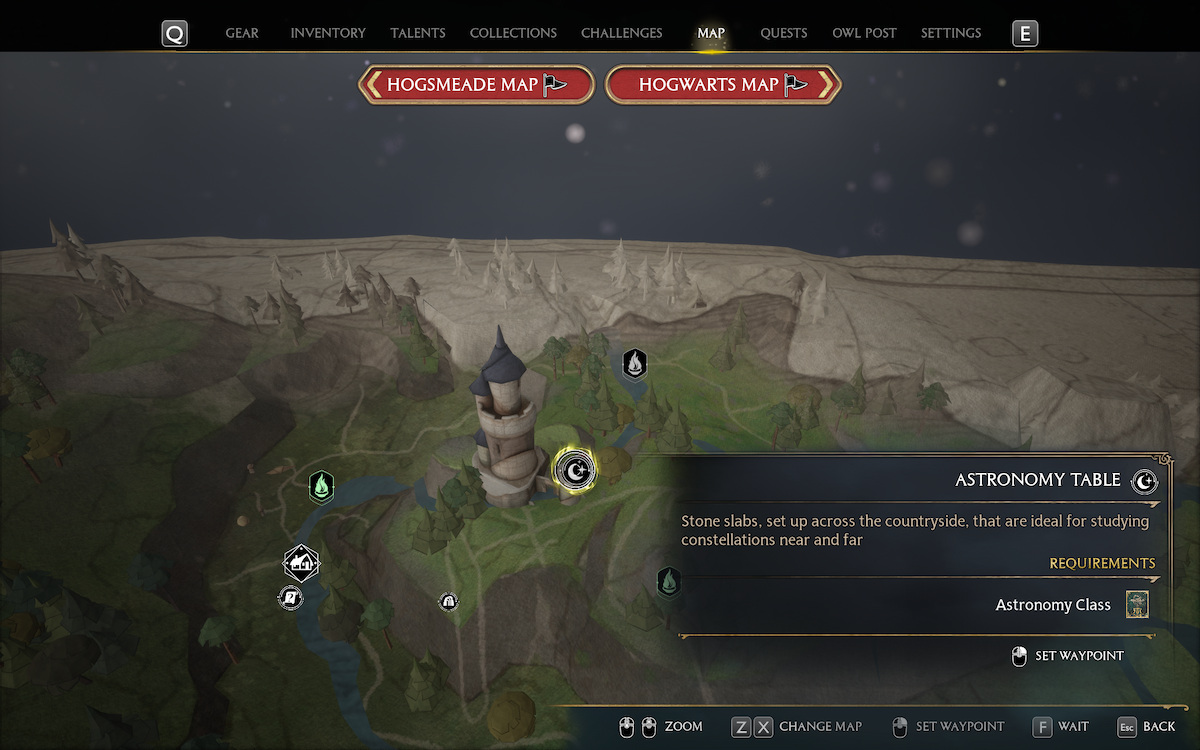1200x750 pixels.
Task: View the Collections tab
Action: pos(513,33)
